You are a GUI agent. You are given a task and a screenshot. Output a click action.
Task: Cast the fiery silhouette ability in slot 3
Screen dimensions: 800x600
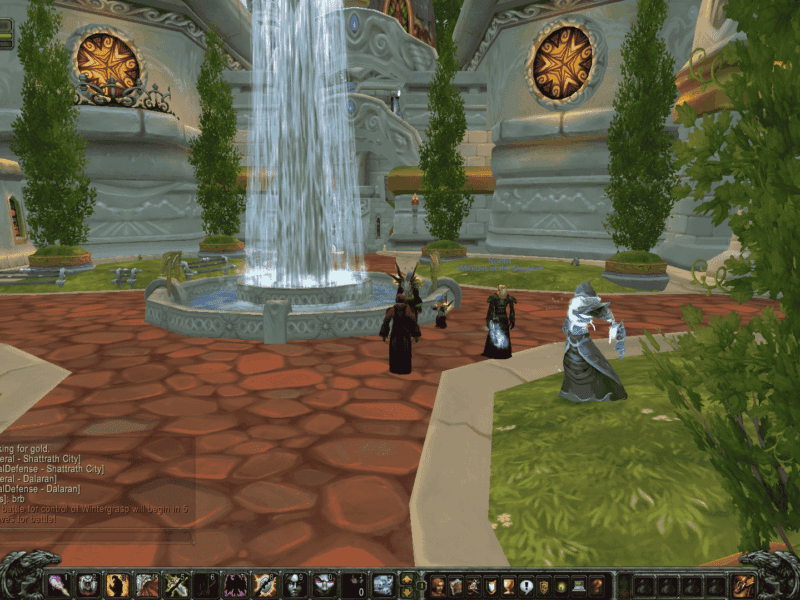(118, 584)
